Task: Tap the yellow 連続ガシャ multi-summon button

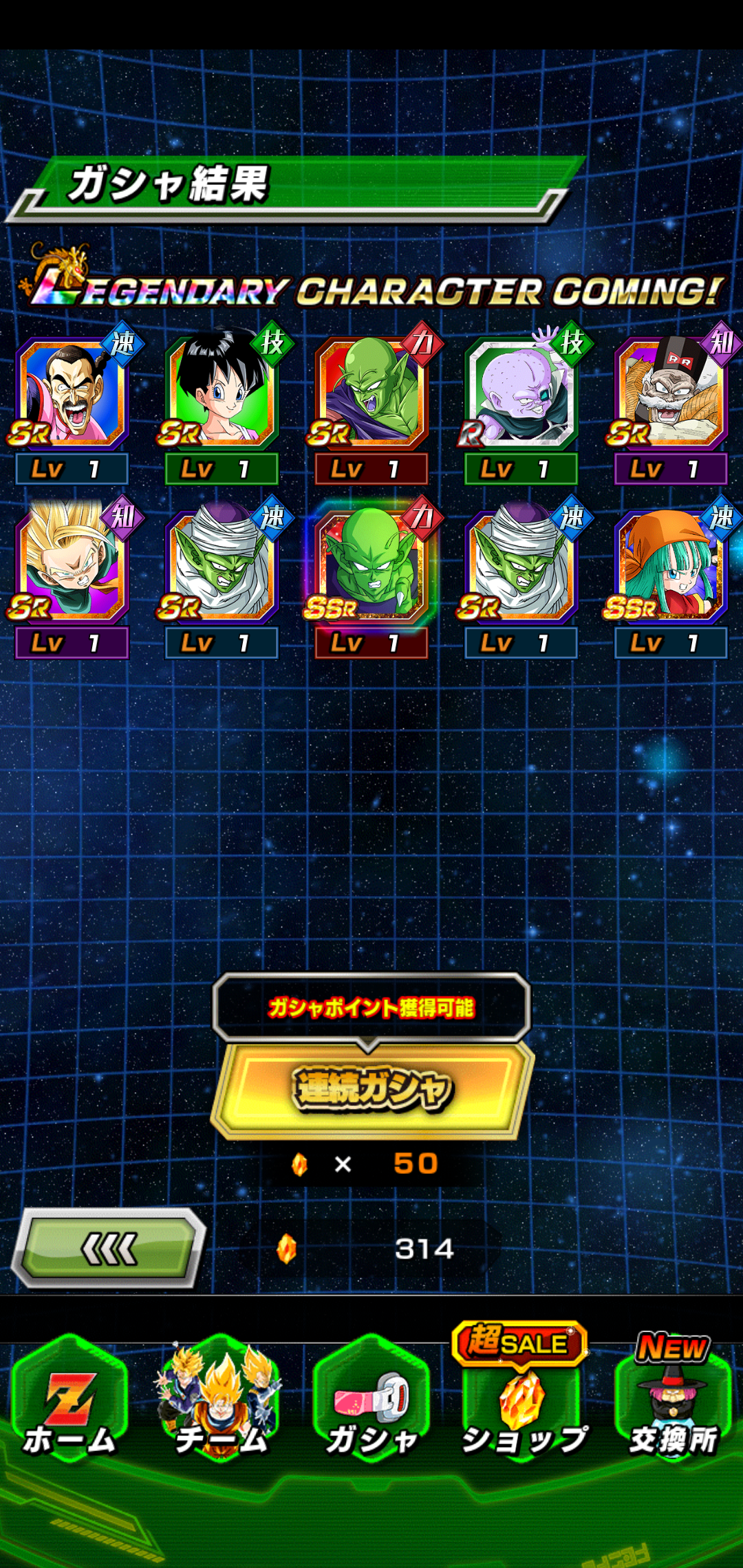Action: [x=372, y=1089]
